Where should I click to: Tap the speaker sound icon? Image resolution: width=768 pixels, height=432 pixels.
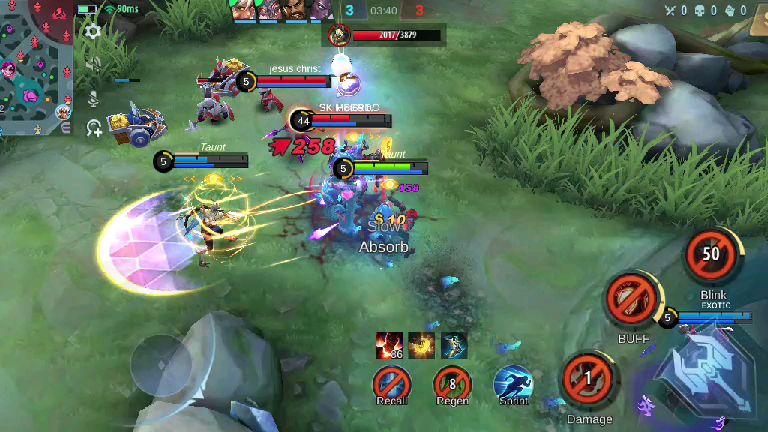point(93,64)
